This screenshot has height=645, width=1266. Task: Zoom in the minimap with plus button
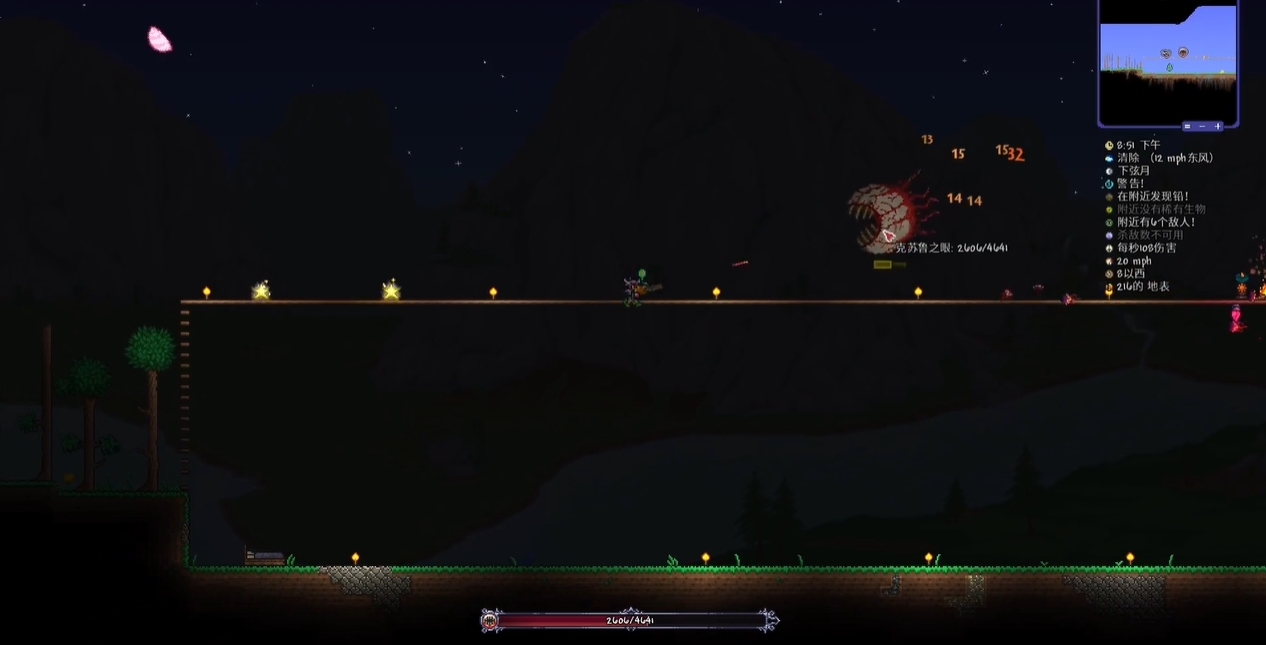(1217, 126)
